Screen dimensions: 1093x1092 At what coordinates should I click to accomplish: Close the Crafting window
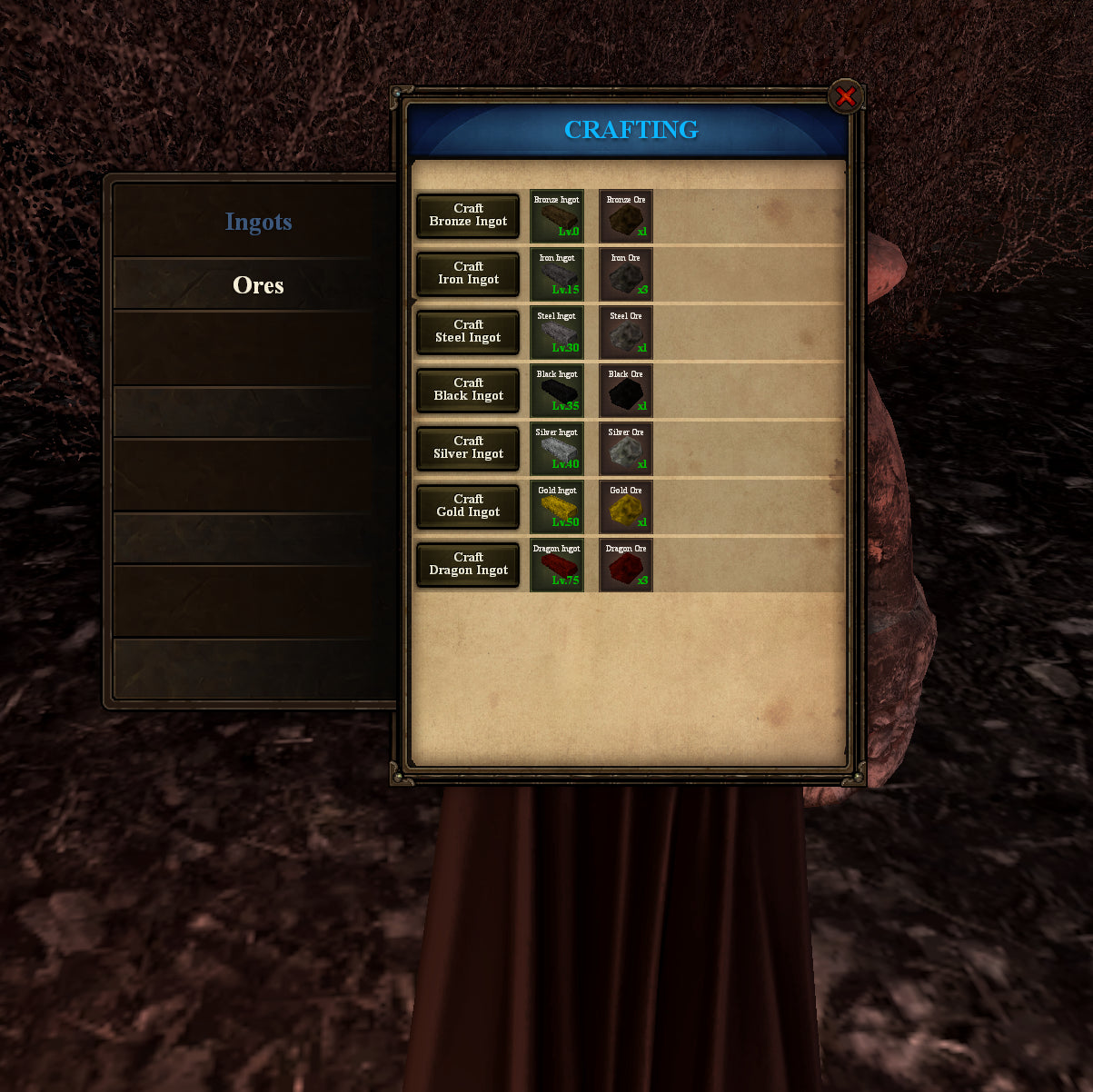[x=845, y=96]
